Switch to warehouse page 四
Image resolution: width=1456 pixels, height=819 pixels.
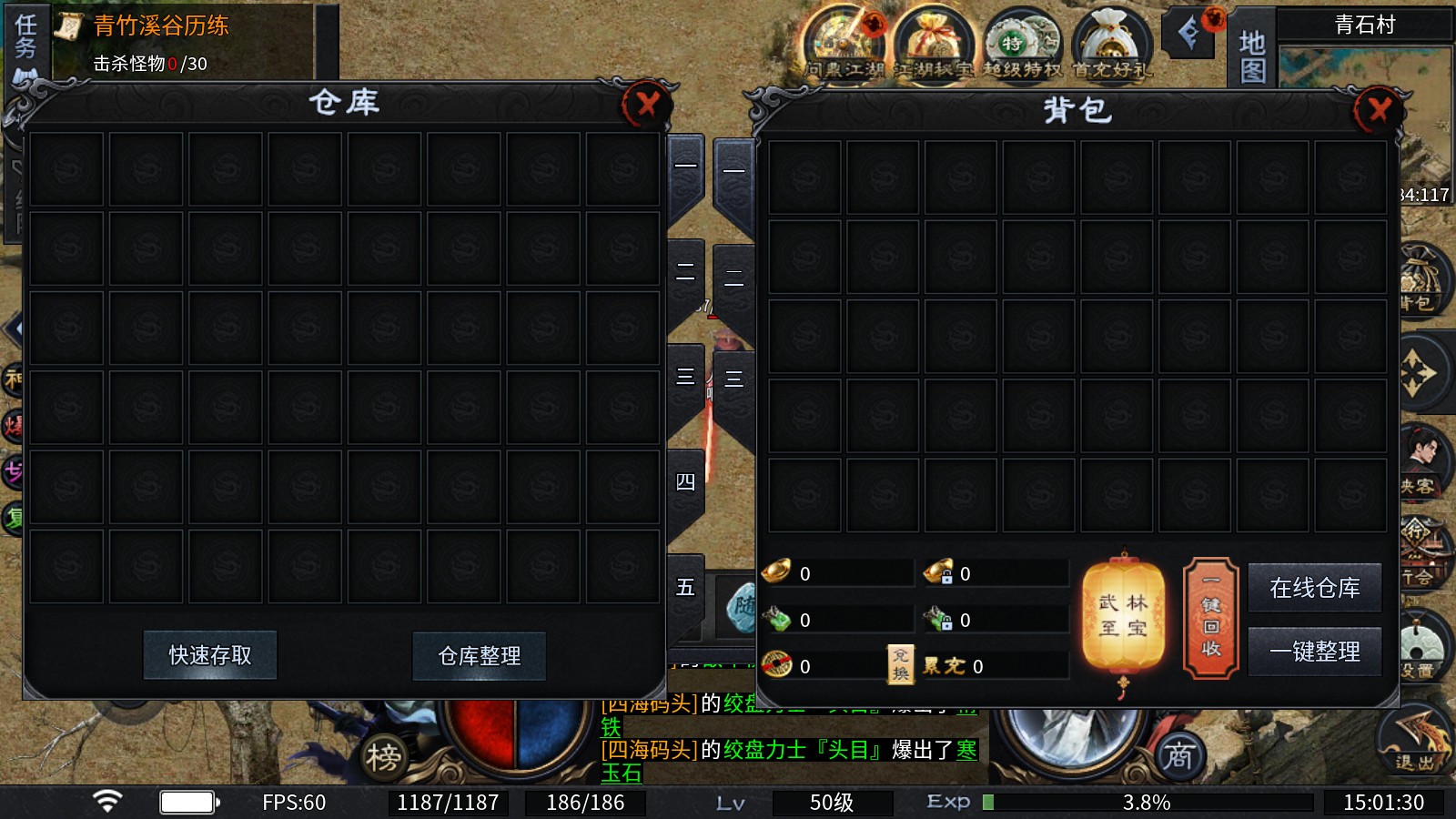tap(686, 482)
